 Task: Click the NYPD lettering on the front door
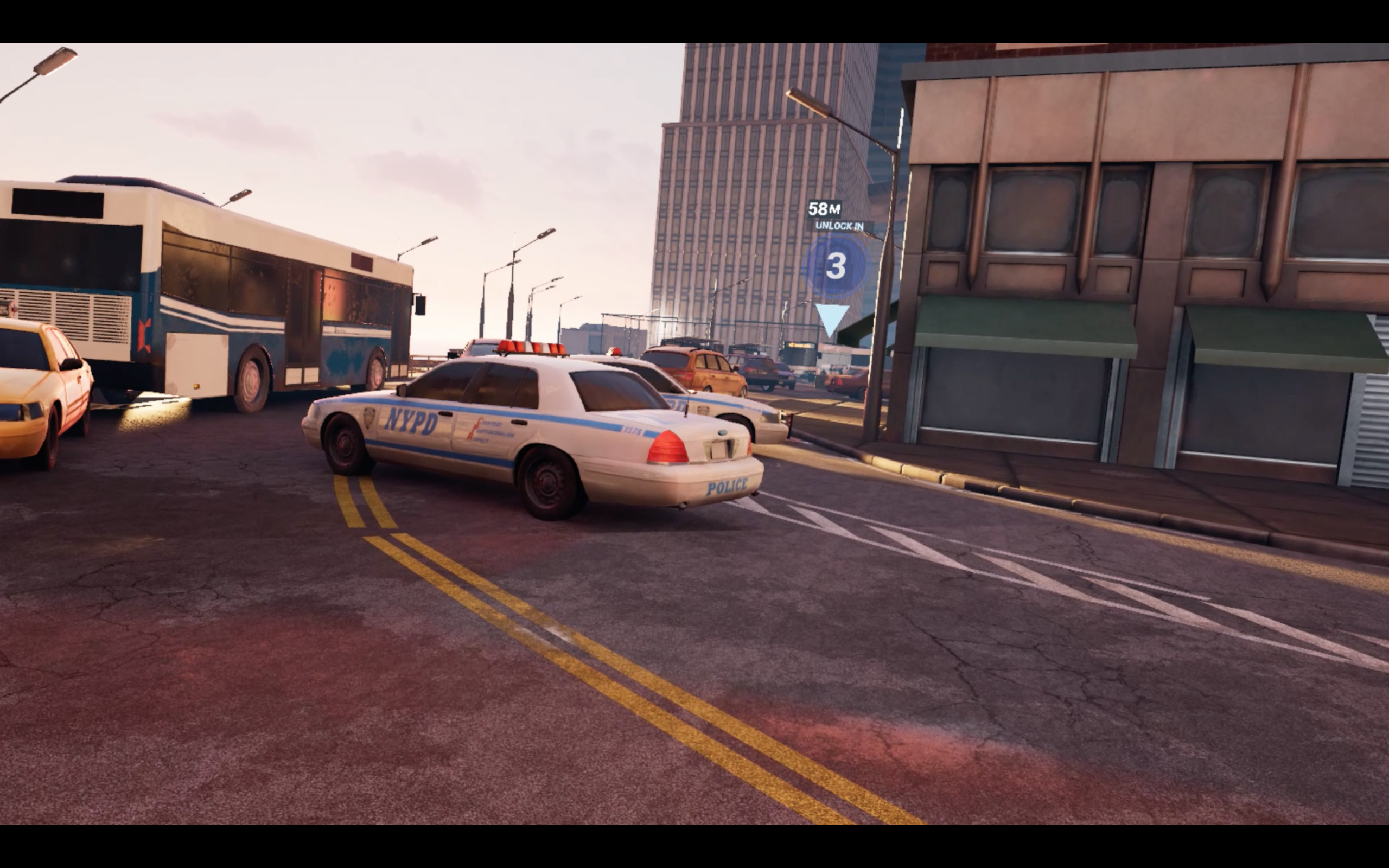tap(413, 420)
